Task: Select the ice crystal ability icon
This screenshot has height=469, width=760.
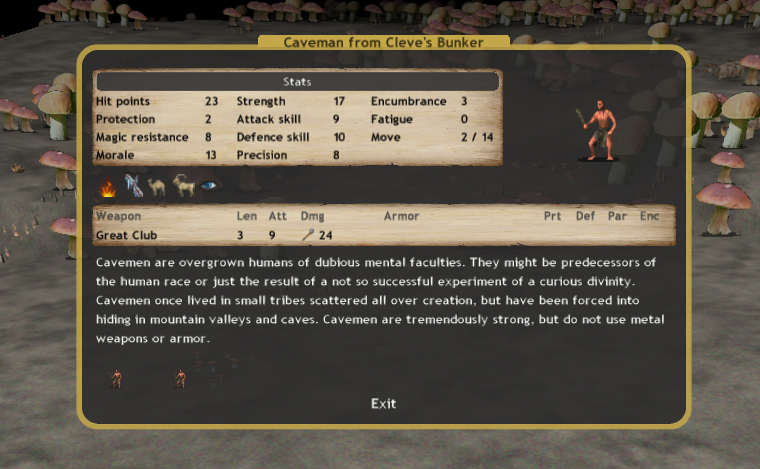Action: click(x=133, y=186)
